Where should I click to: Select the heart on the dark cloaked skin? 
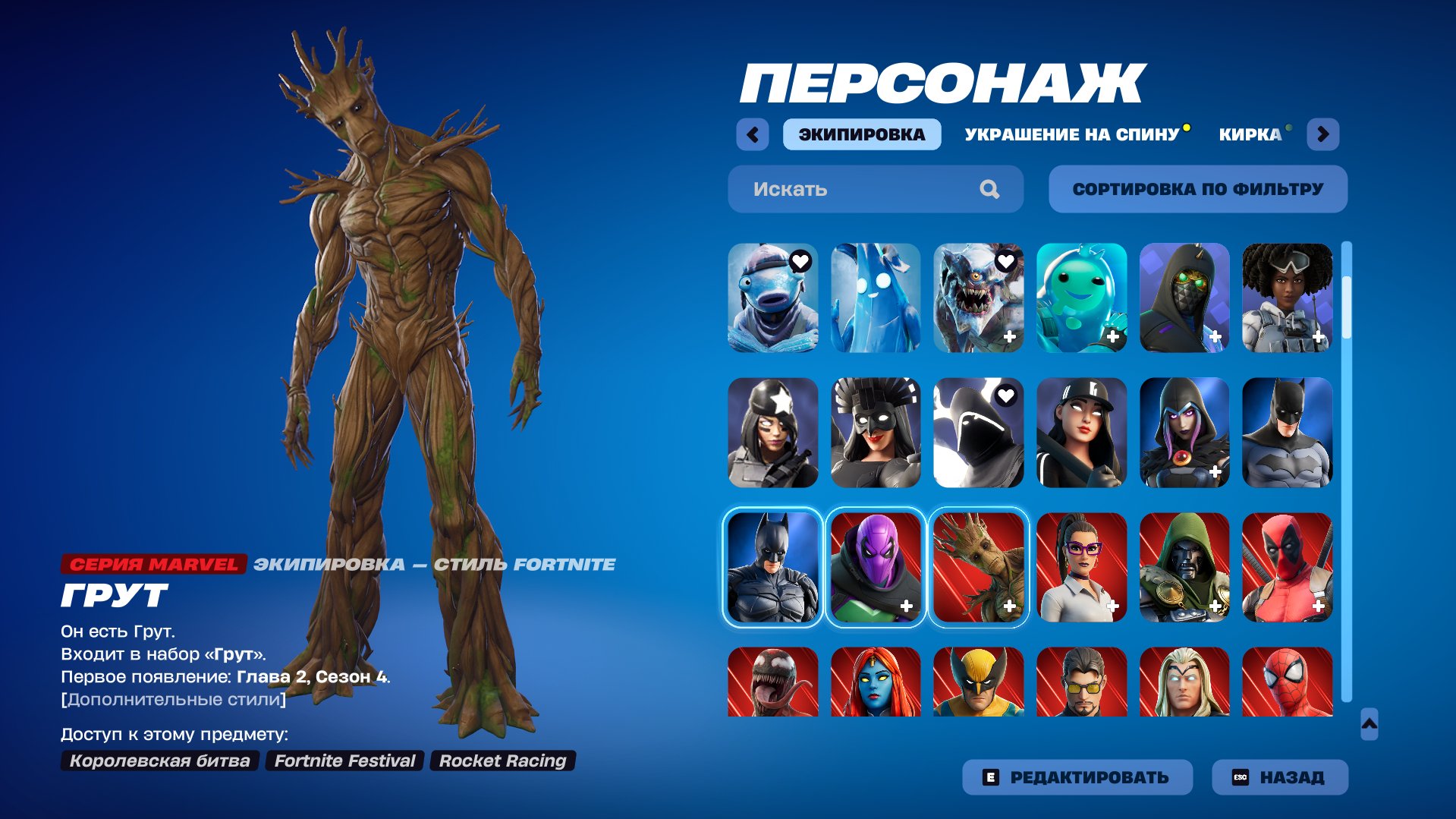1006,395
